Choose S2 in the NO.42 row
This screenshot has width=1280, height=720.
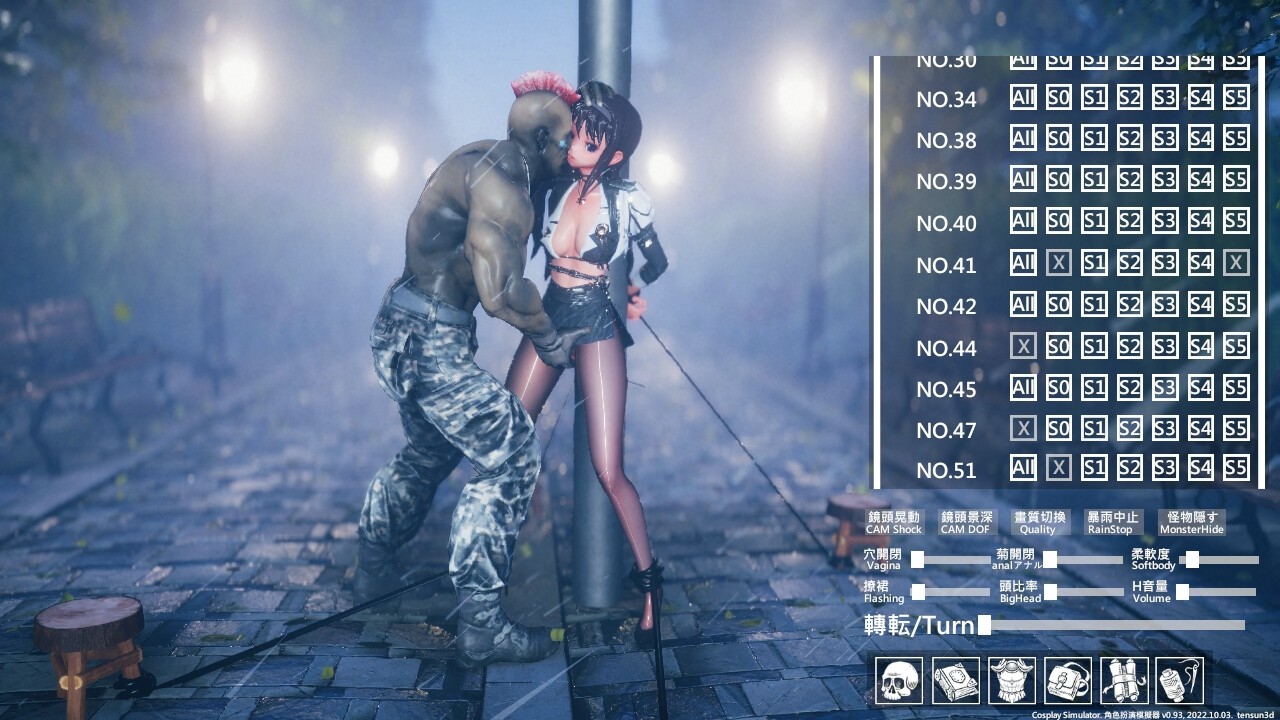pos(1129,305)
